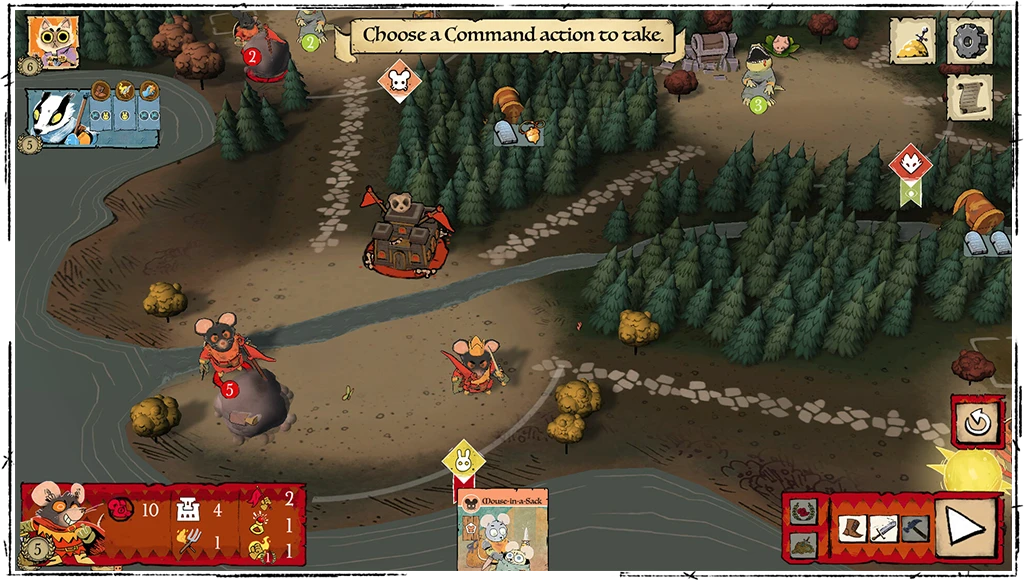Open the gold pile with sword panel
The height and width of the screenshot is (580, 1024).
tap(913, 41)
